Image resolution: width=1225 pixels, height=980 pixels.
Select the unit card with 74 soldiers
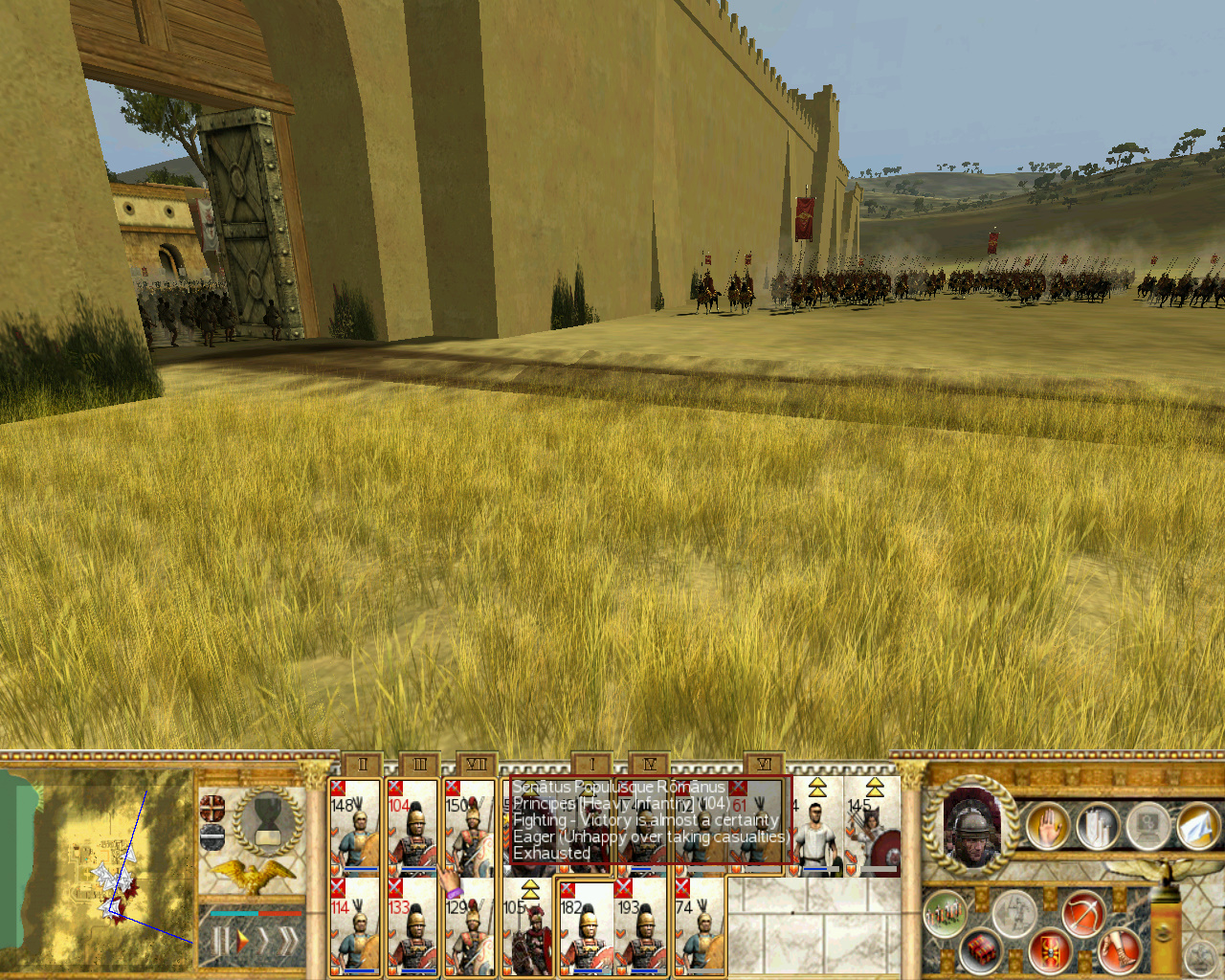[x=699, y=925]
